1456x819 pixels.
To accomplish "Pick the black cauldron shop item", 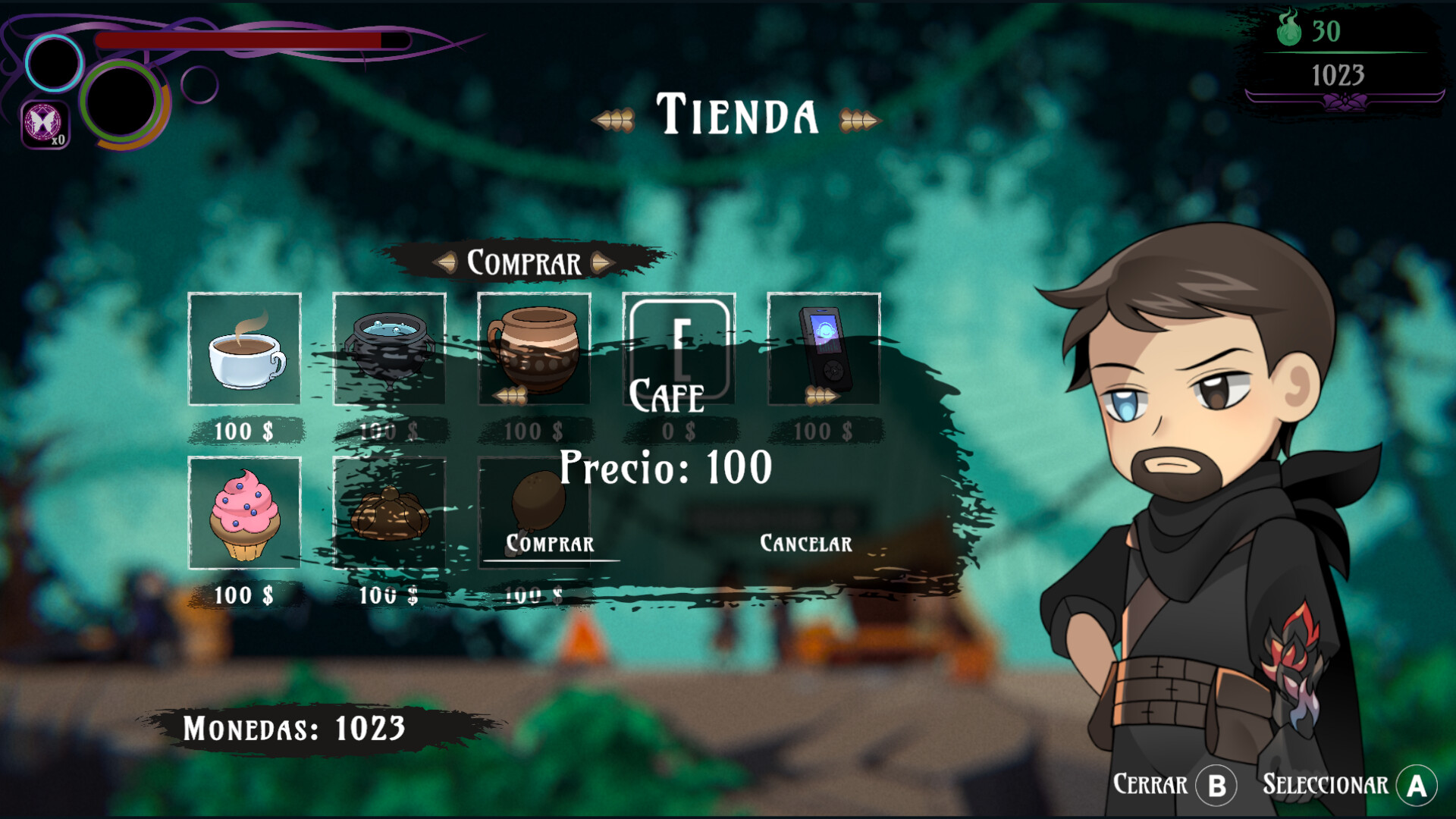I will coord(389,349).
